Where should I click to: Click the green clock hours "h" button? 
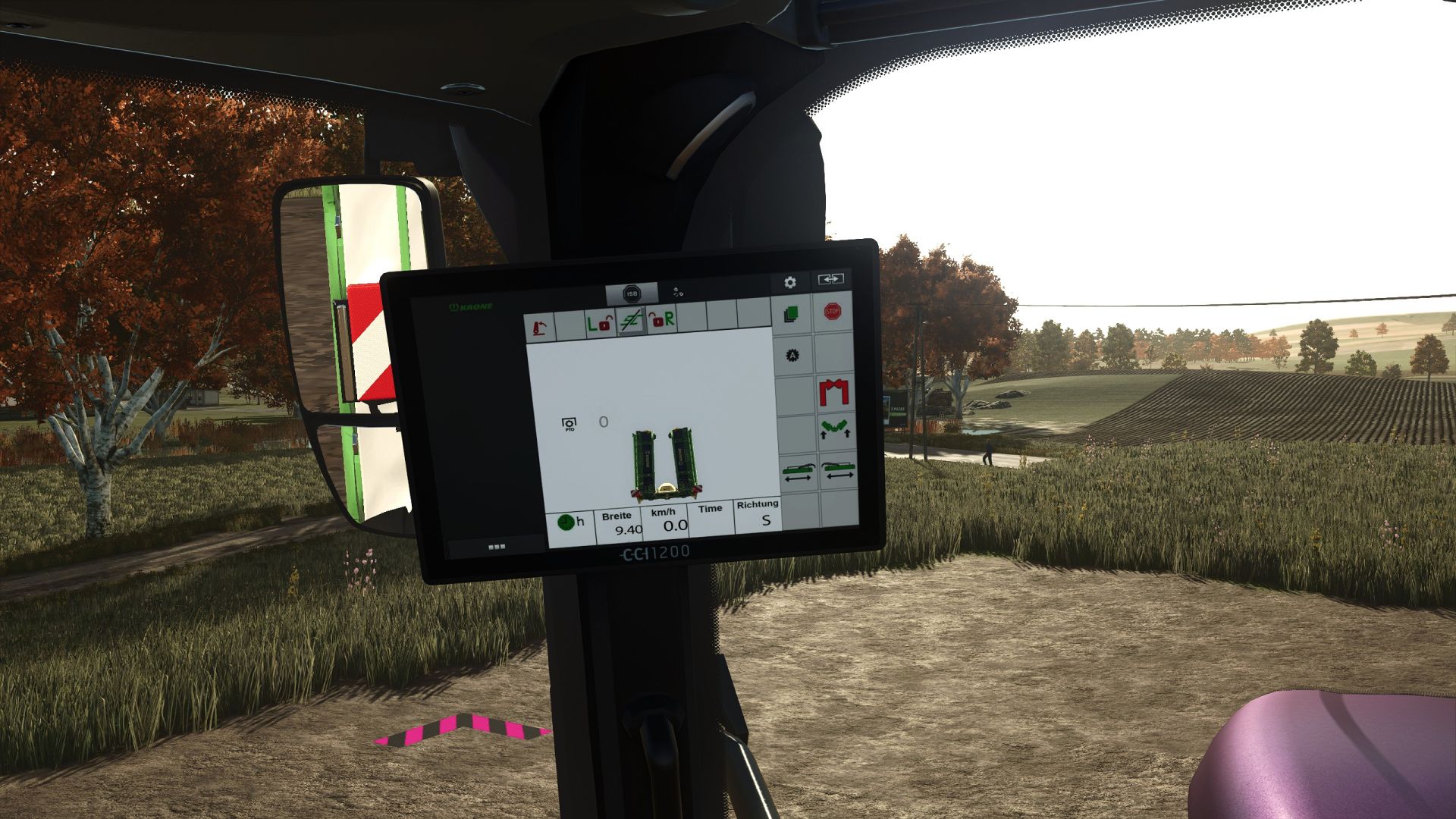[567, 523]
